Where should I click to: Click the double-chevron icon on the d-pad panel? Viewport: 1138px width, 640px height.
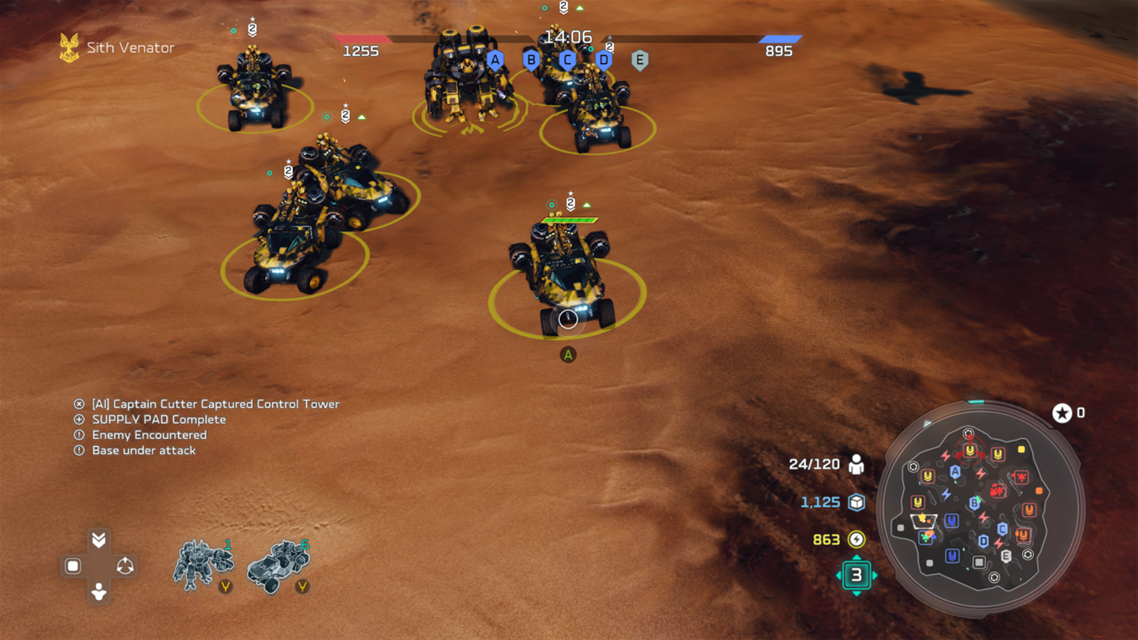point(98,540)
